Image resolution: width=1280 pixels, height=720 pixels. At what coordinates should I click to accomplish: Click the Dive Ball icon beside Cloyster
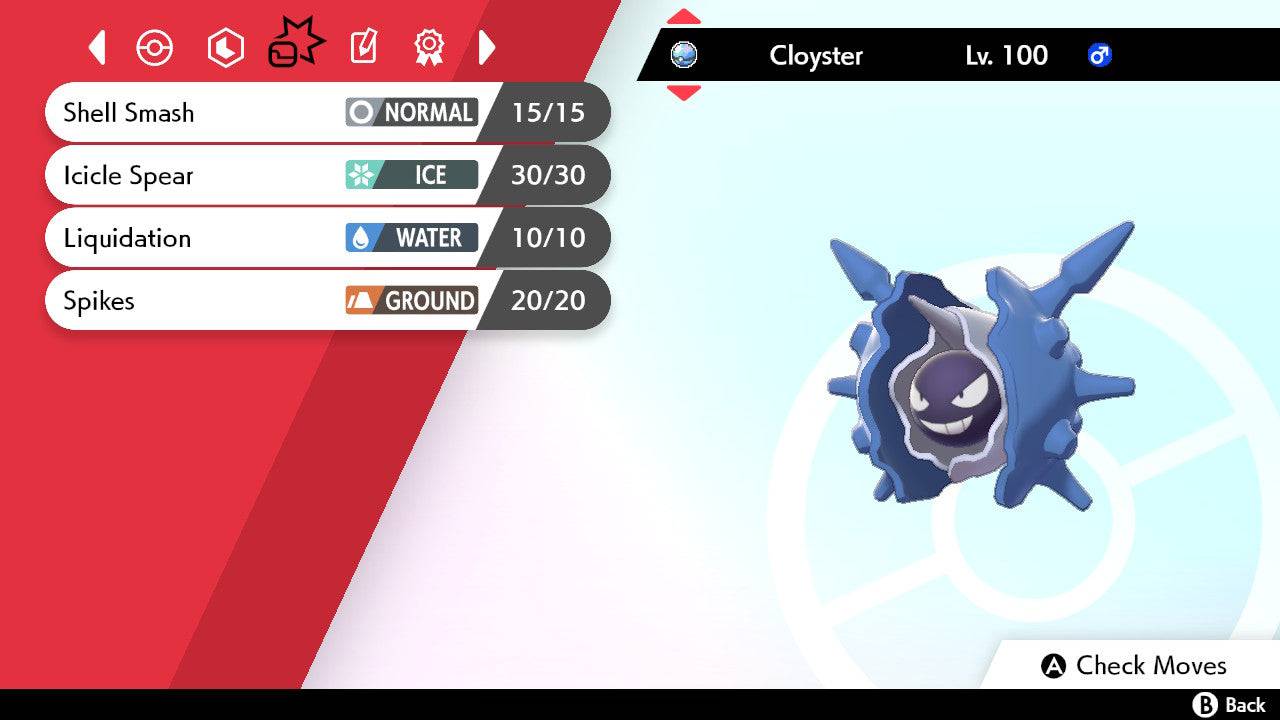(x=683, y=56)
